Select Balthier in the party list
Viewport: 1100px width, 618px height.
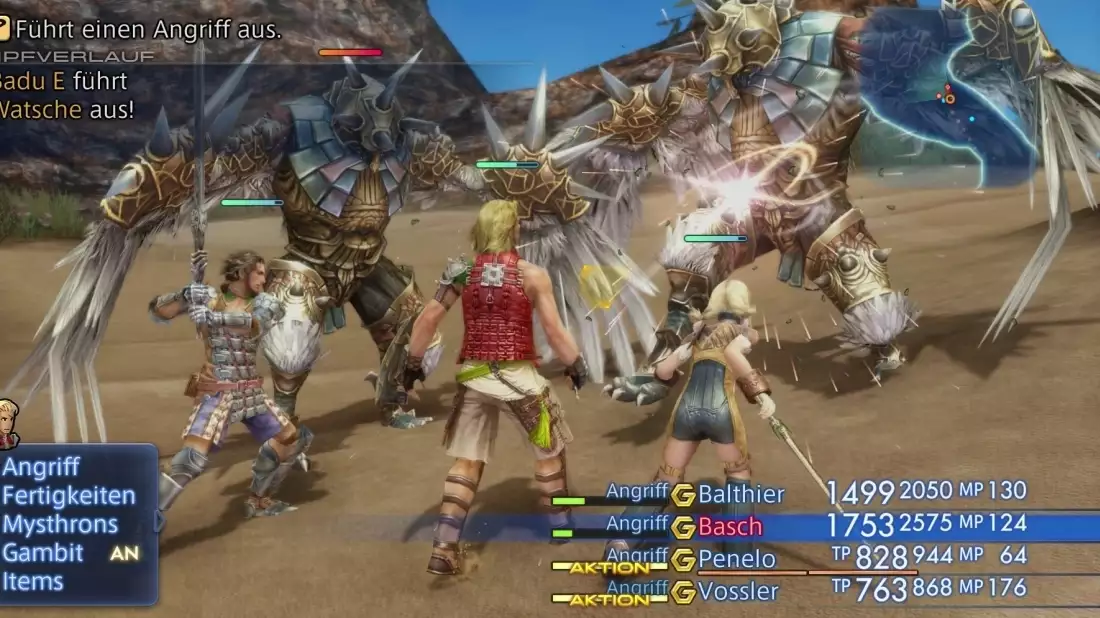741,494
